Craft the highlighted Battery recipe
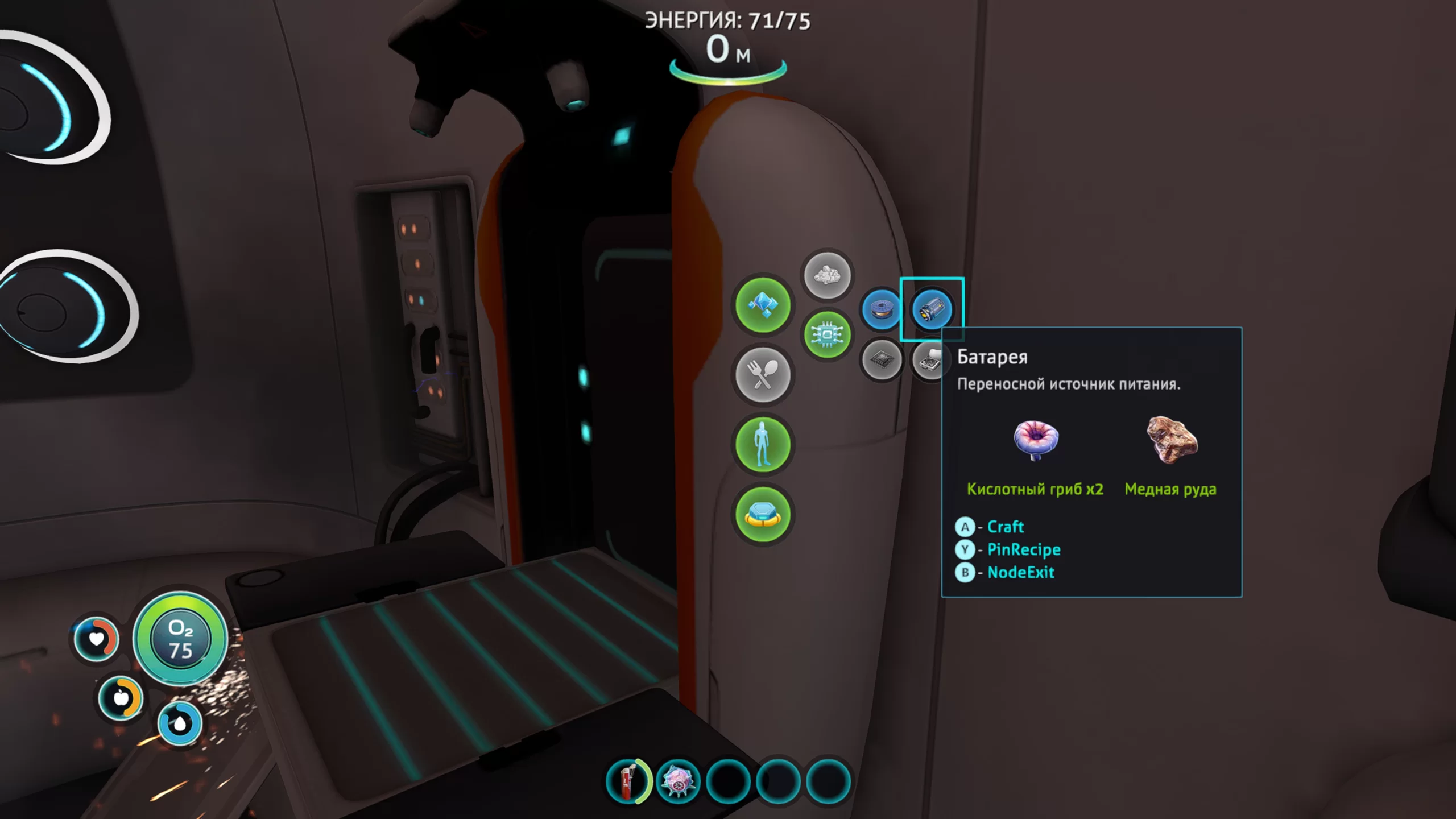The height and width of the screenshot is (819, 1456). (x=932, y=310)
